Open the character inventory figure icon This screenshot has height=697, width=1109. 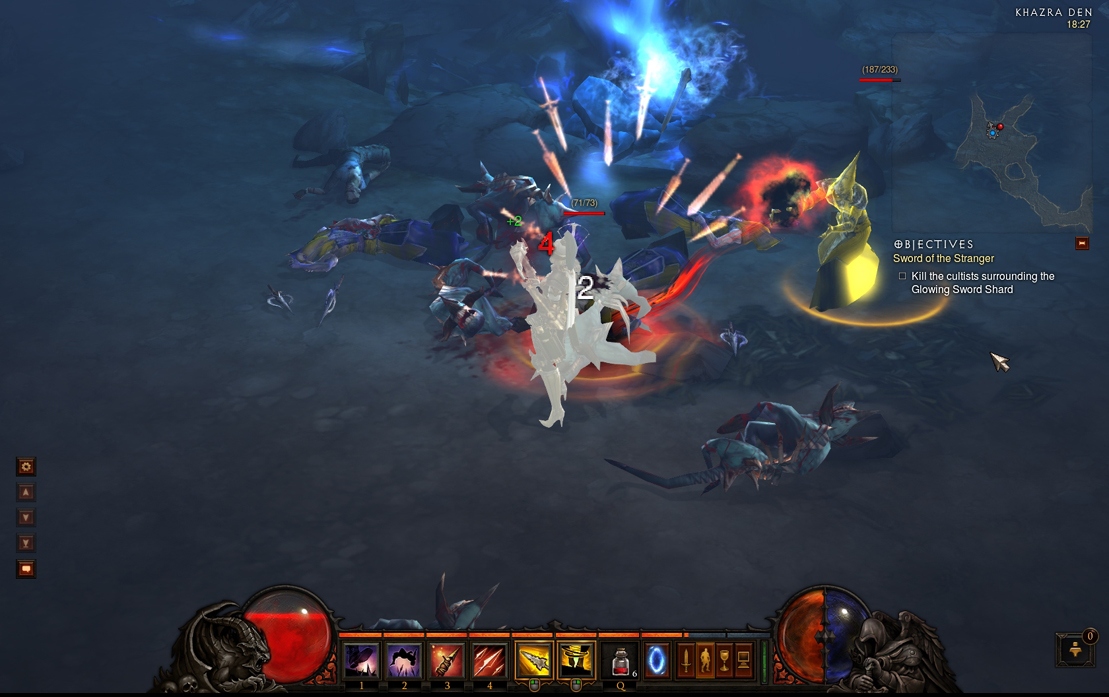[705, 661]
